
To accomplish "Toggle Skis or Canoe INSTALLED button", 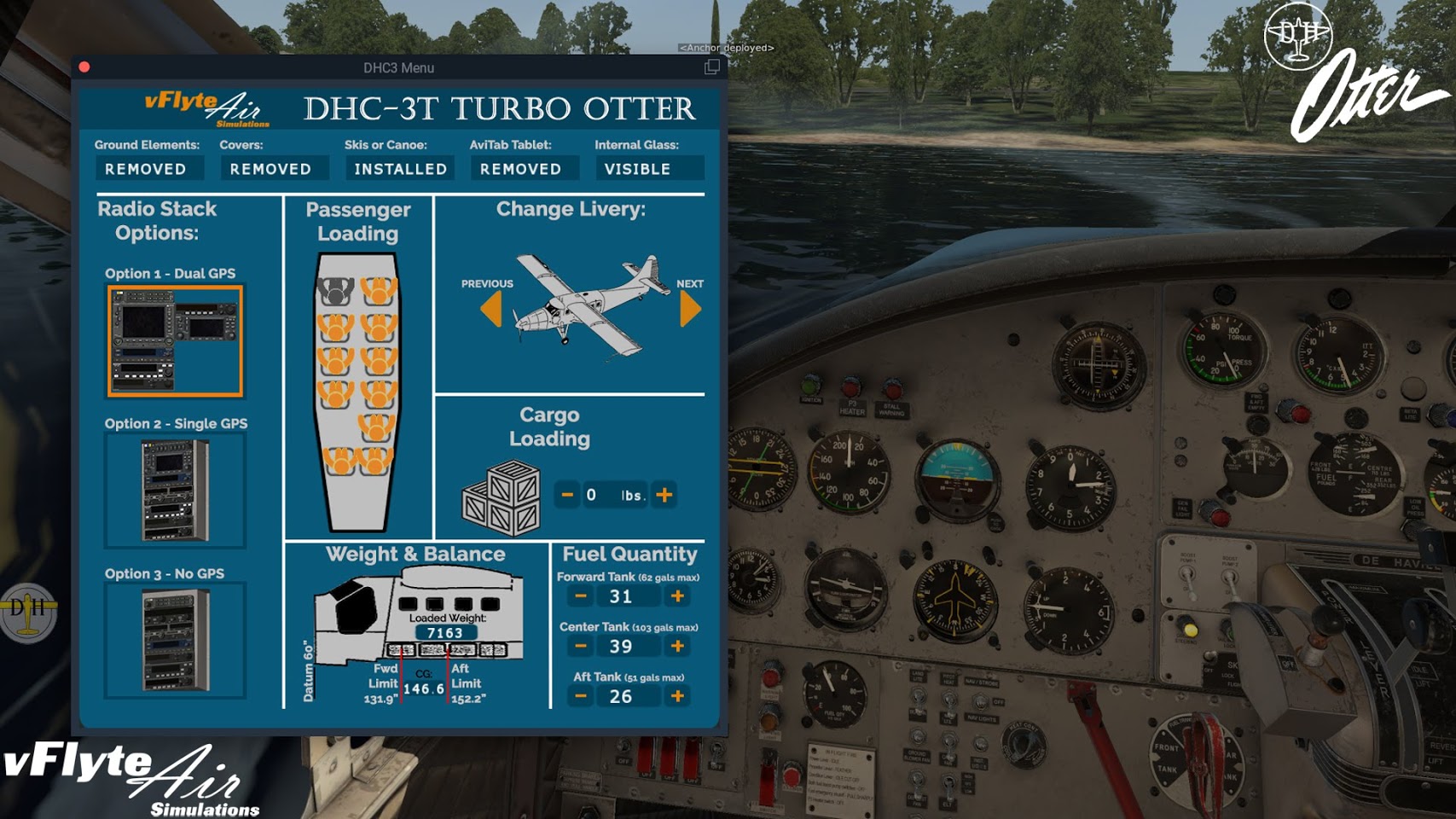I will coord(400,169).
